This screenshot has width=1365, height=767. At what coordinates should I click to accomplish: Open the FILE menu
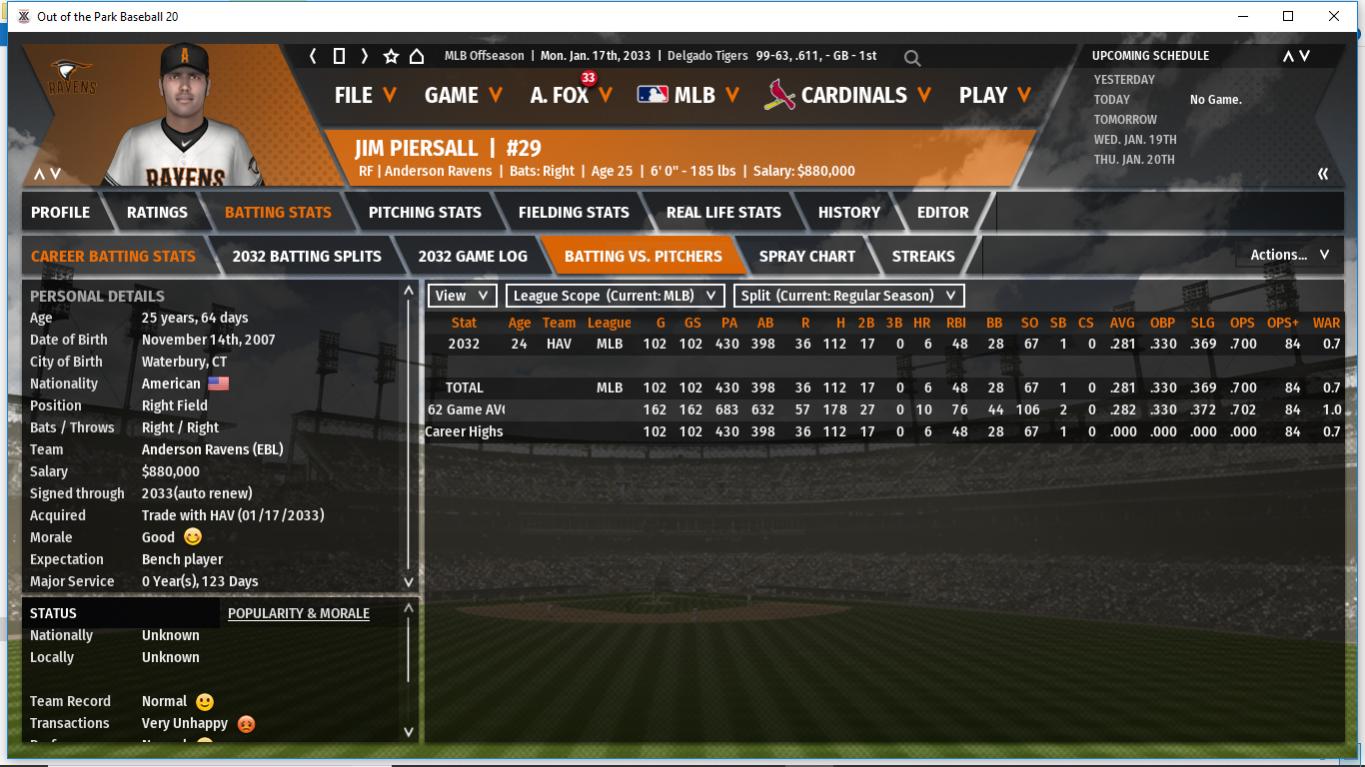pyautogui.click(x=365, y=95)
